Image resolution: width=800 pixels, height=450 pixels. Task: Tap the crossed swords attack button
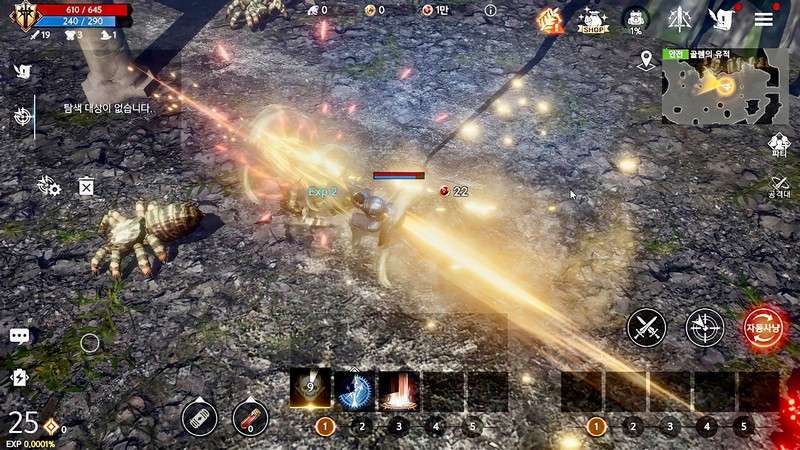646,327
